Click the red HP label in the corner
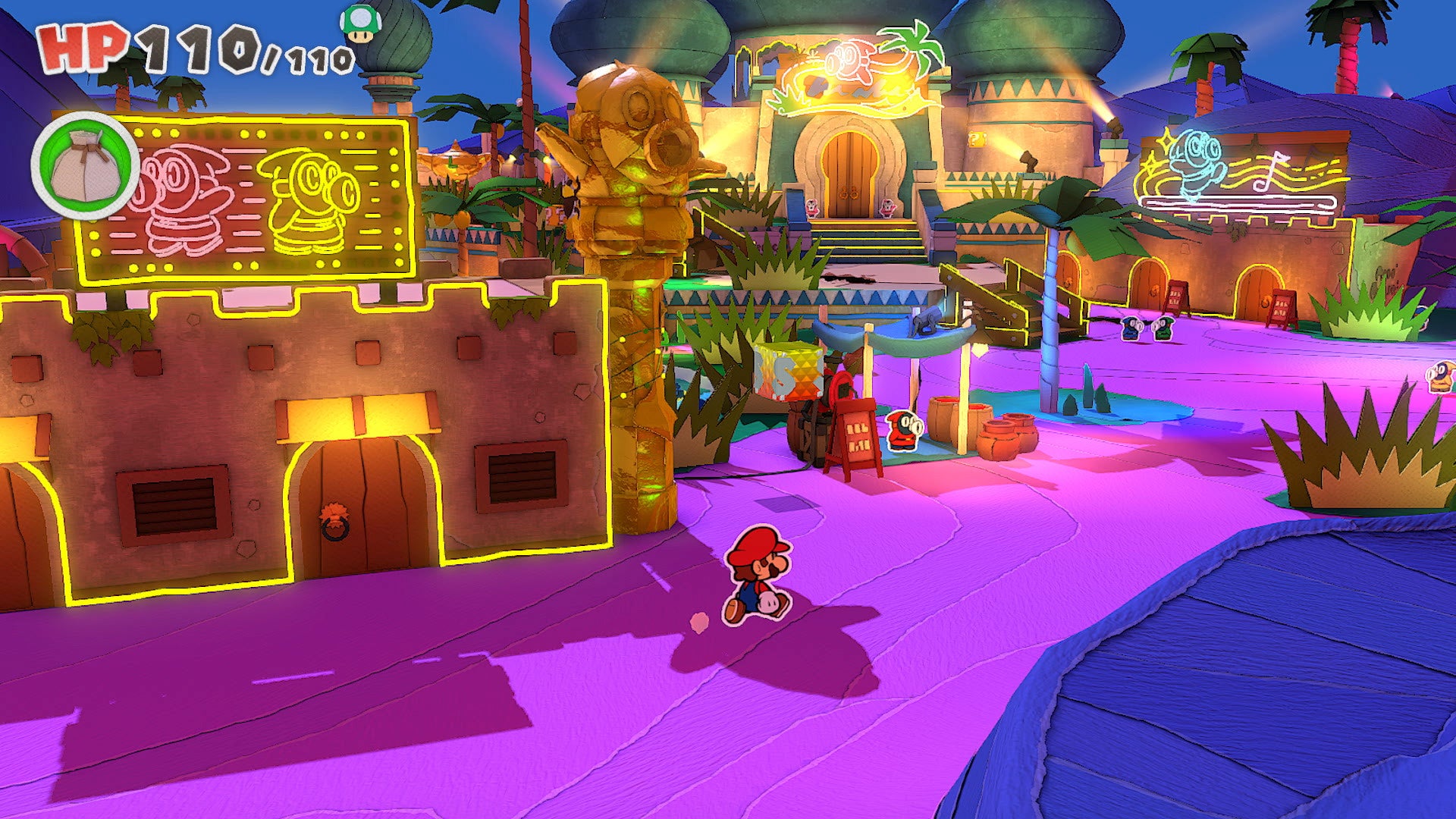The height and width of the screenshot is (819, 1456). (x=83, y=49)
